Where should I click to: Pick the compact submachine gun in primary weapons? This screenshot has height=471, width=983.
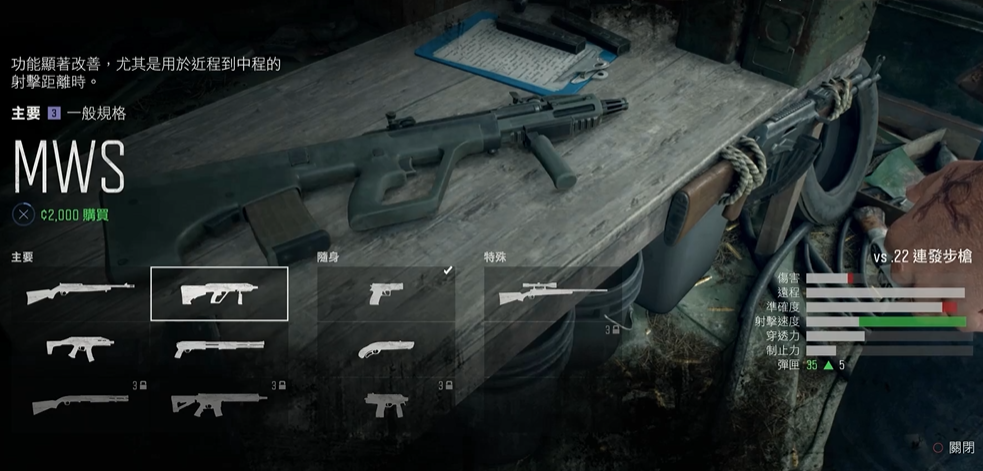[80, 348]
